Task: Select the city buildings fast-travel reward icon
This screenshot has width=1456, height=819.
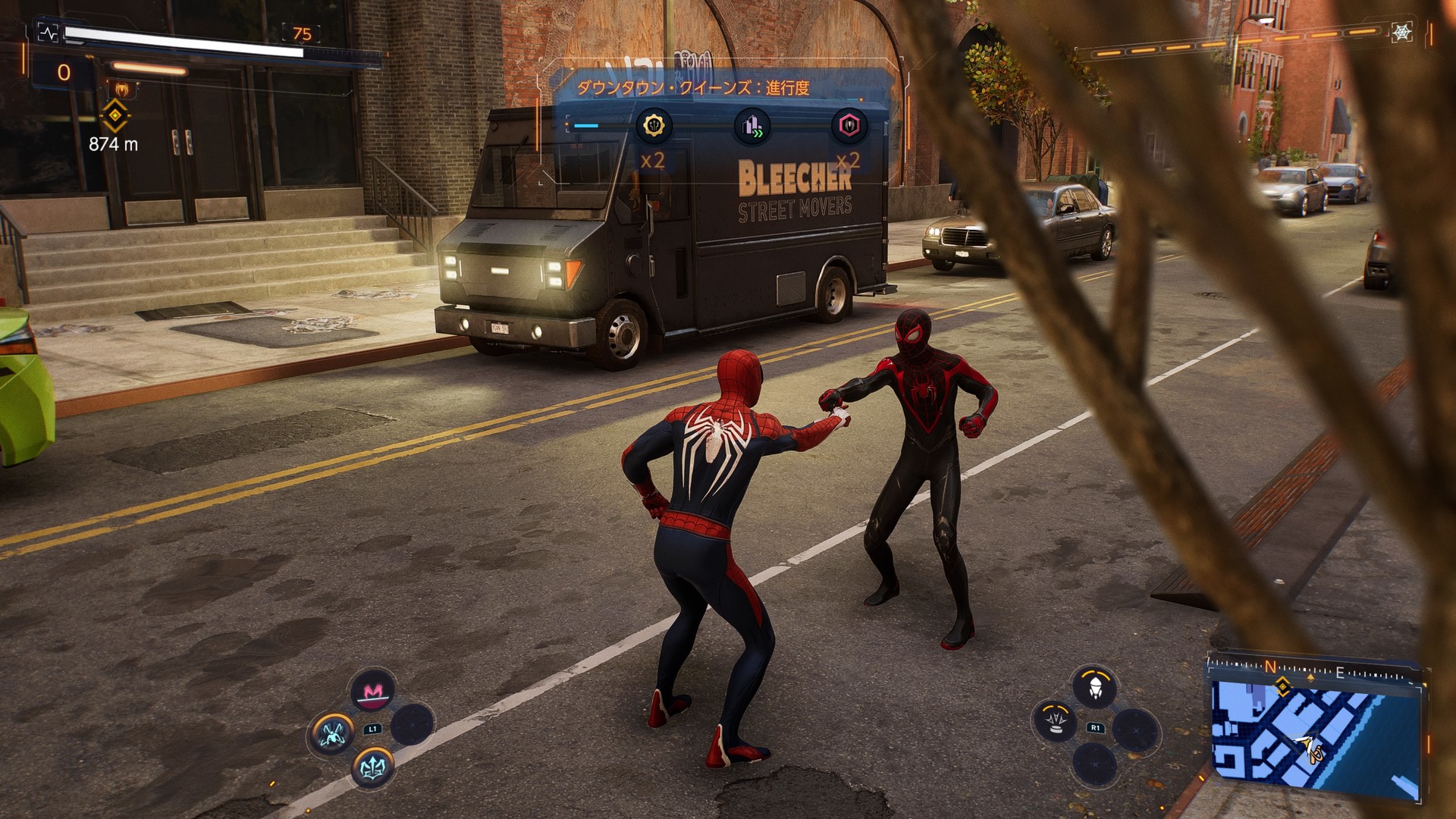Action: point(752,125)
